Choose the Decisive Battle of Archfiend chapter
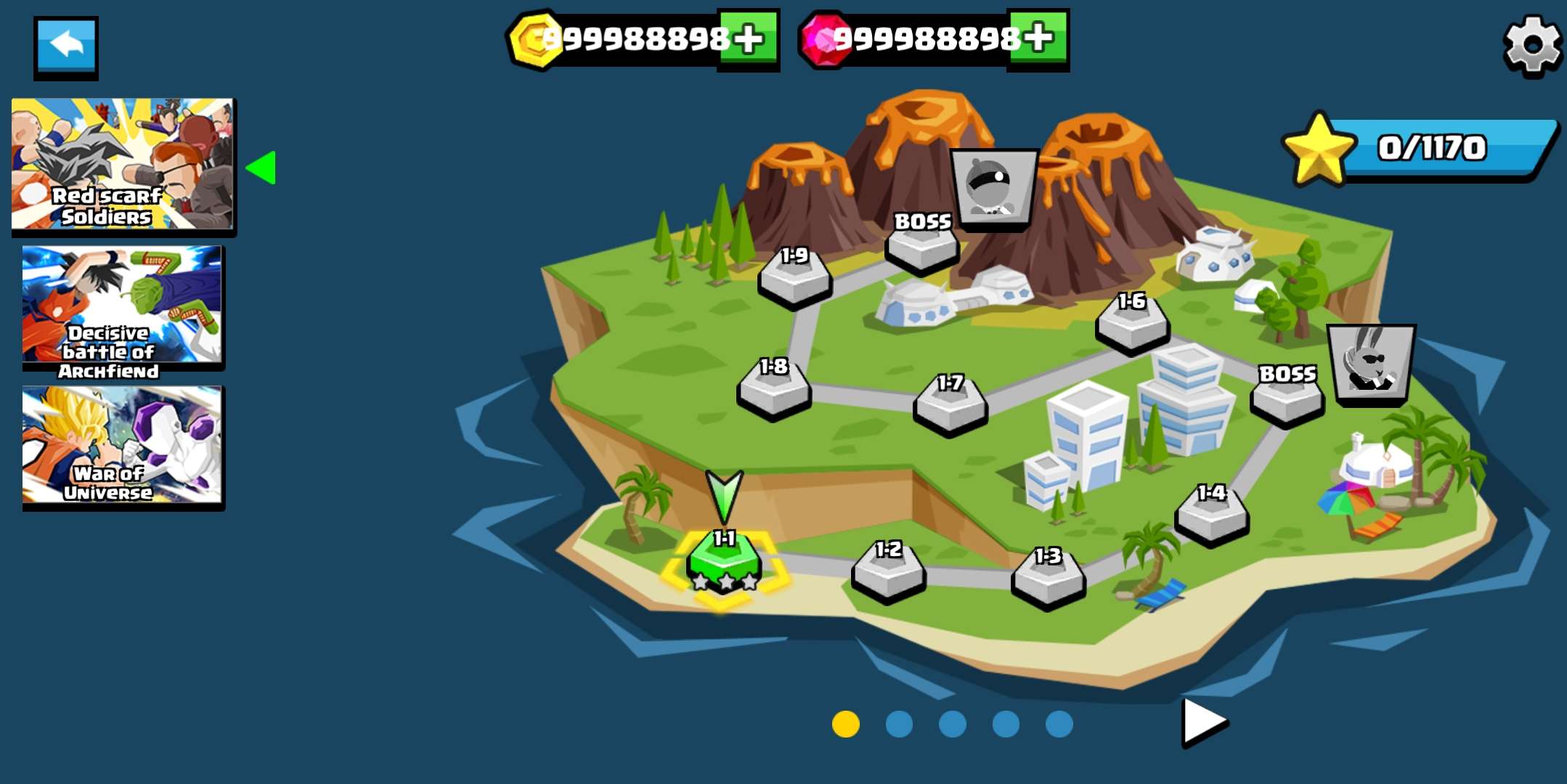 [123, 306]
